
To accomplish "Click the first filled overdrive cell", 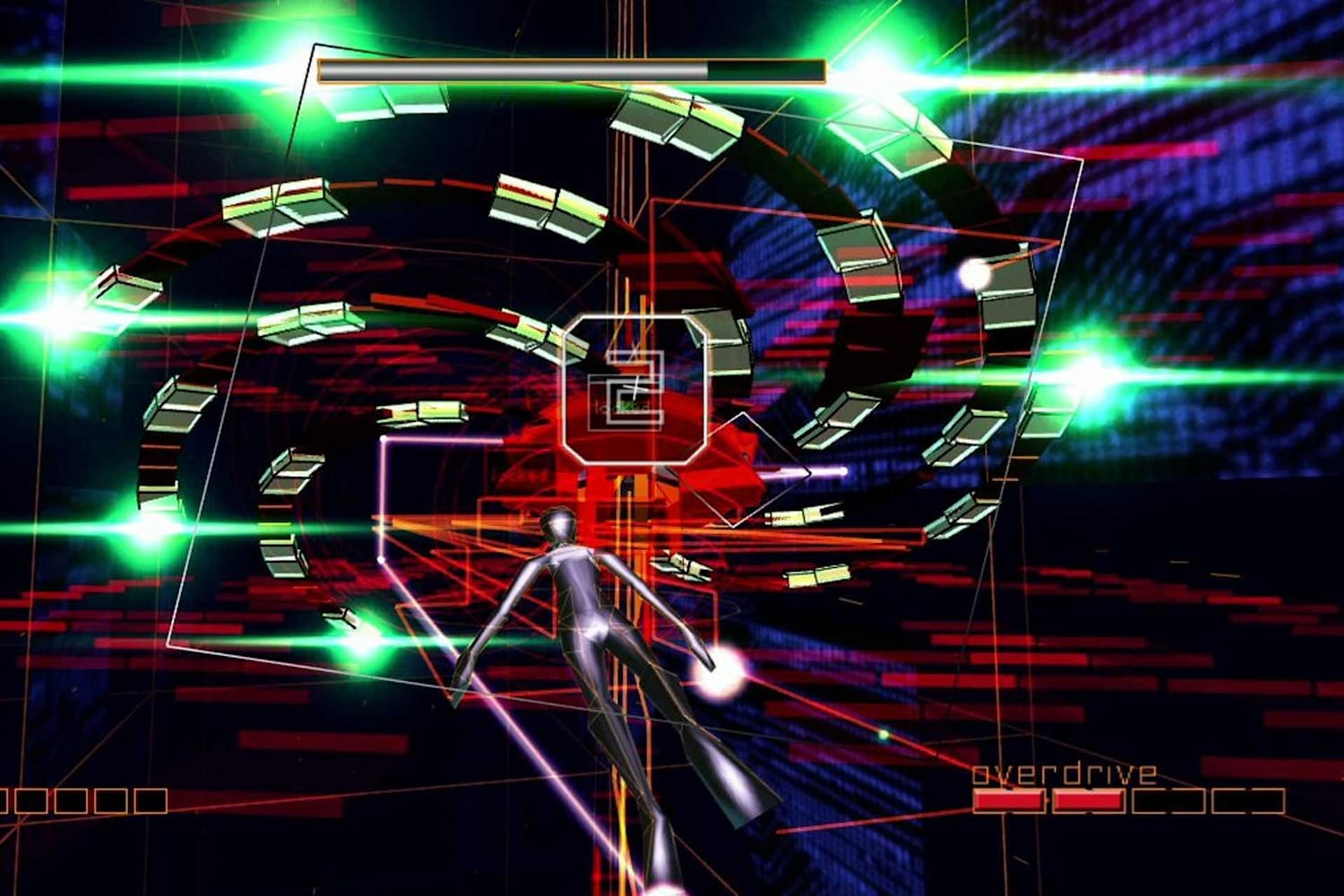I will click(1010, 800).
